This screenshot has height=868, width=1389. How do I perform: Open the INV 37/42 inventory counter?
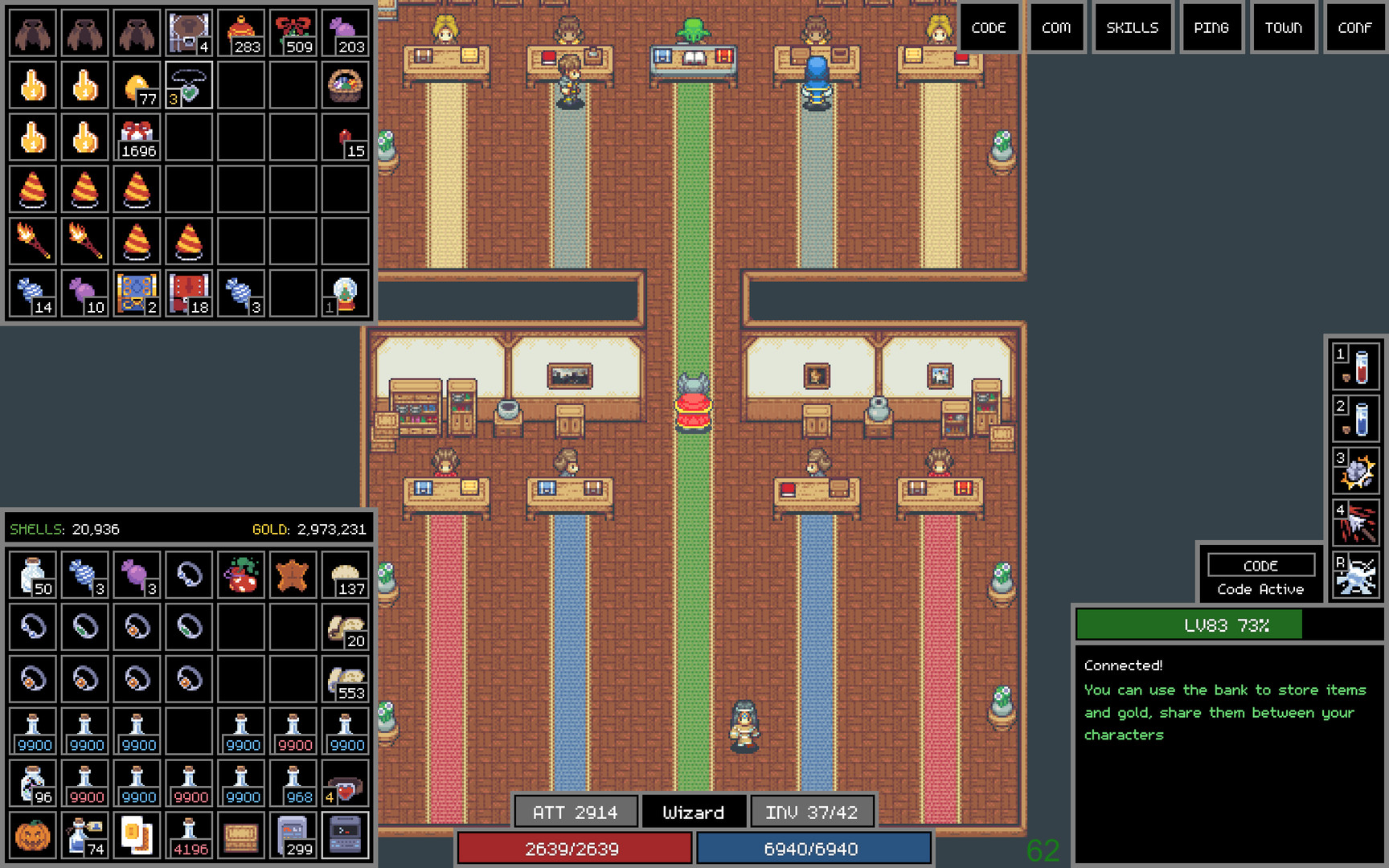(x=812, y=812)
